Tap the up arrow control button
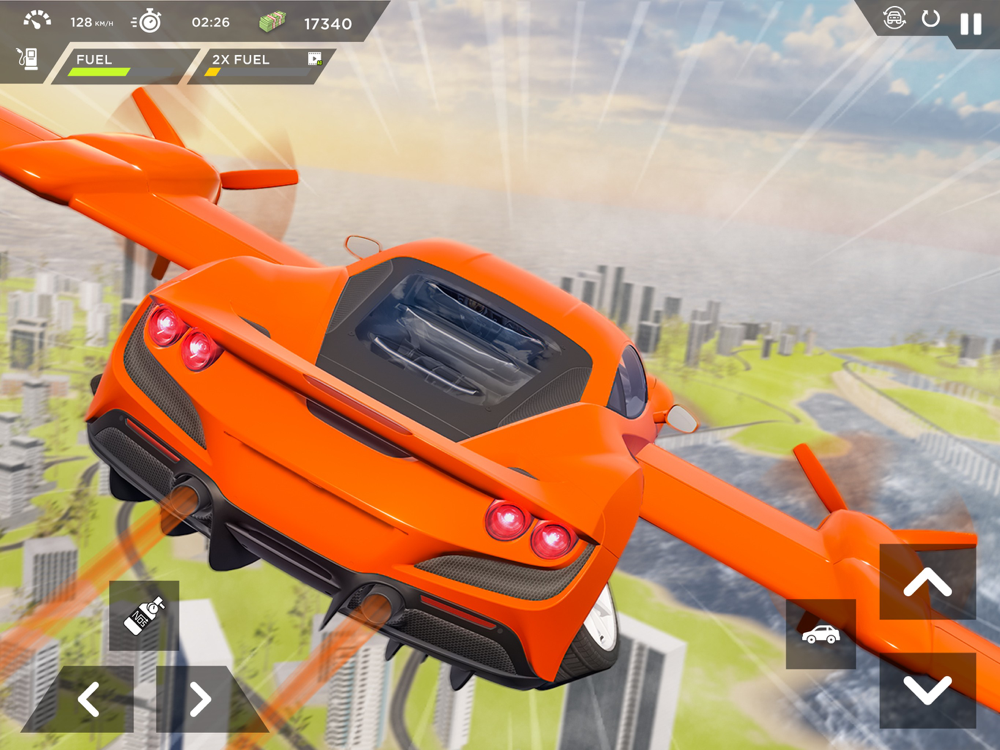Image resolution: width=1000 pixels, height=750 pixels. pos(927,582)
